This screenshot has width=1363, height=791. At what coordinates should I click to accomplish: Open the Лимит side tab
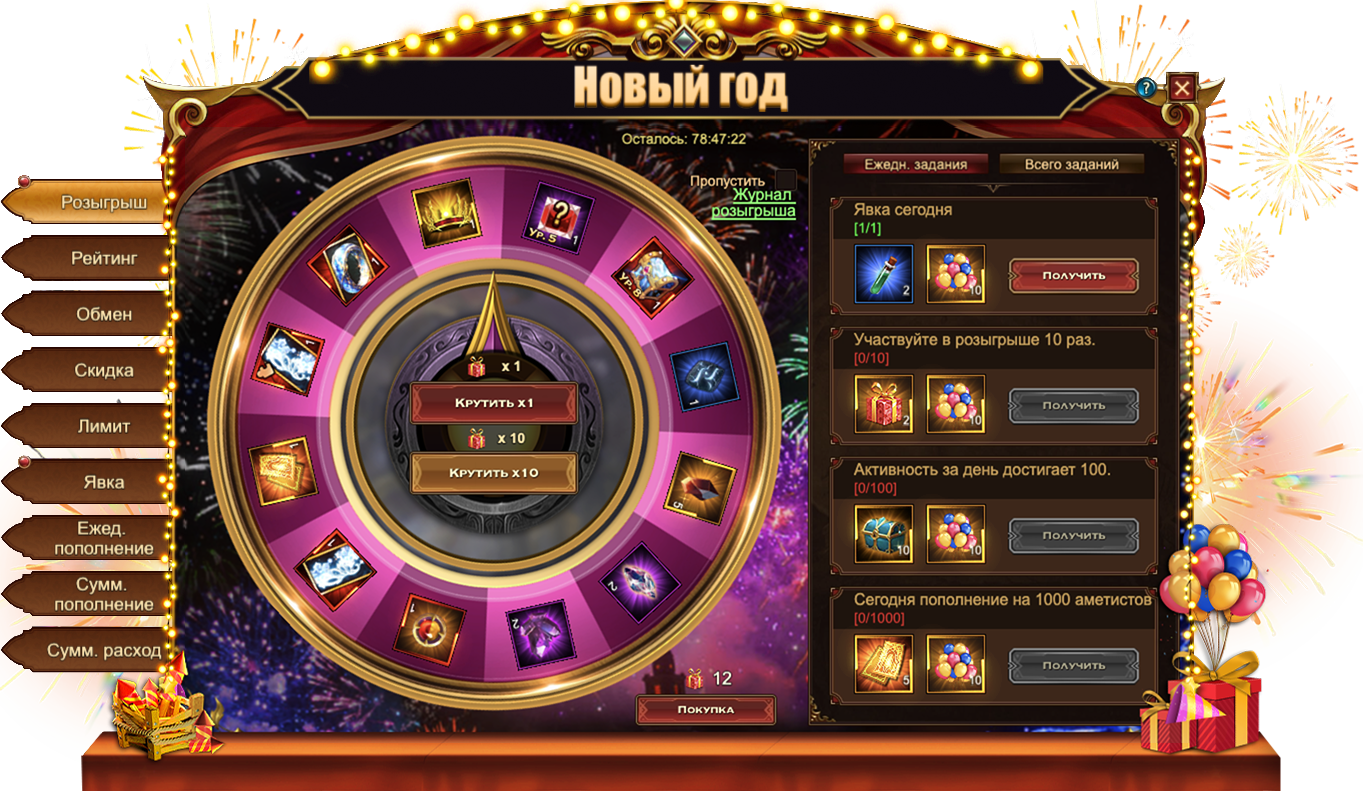coord(103,426)
